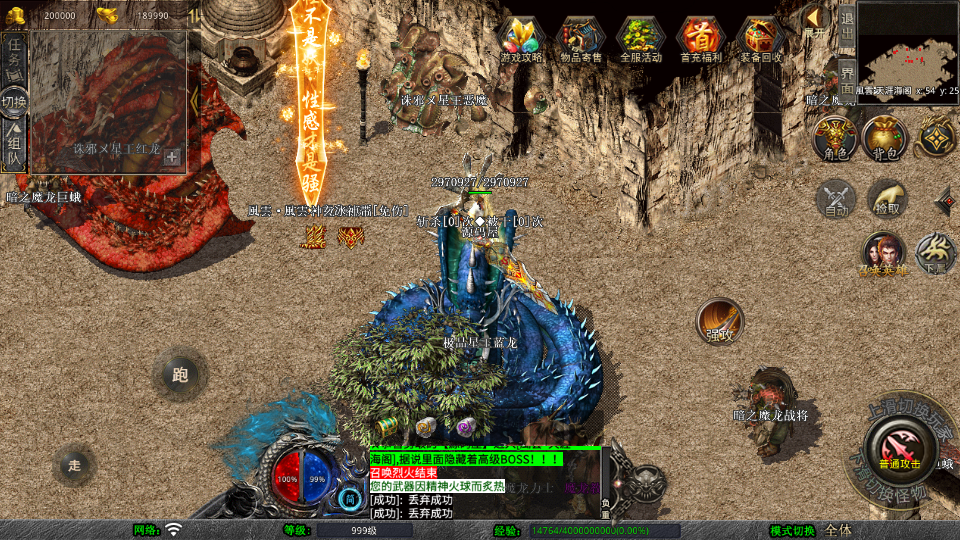
Task: Open the 背包 backpack inventory
Action: click(884, 138)
